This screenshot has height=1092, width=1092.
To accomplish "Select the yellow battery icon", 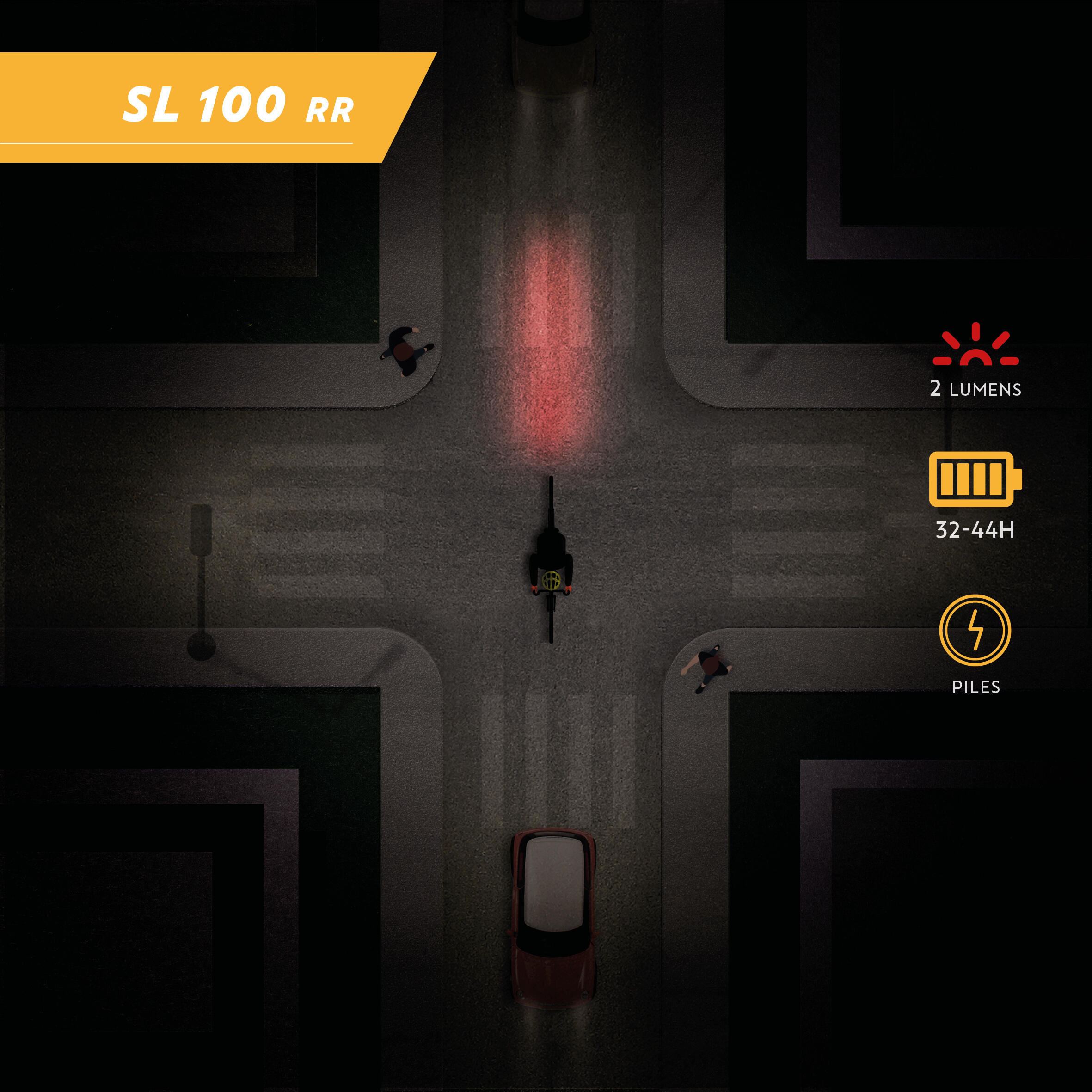I will pos(975,479).
